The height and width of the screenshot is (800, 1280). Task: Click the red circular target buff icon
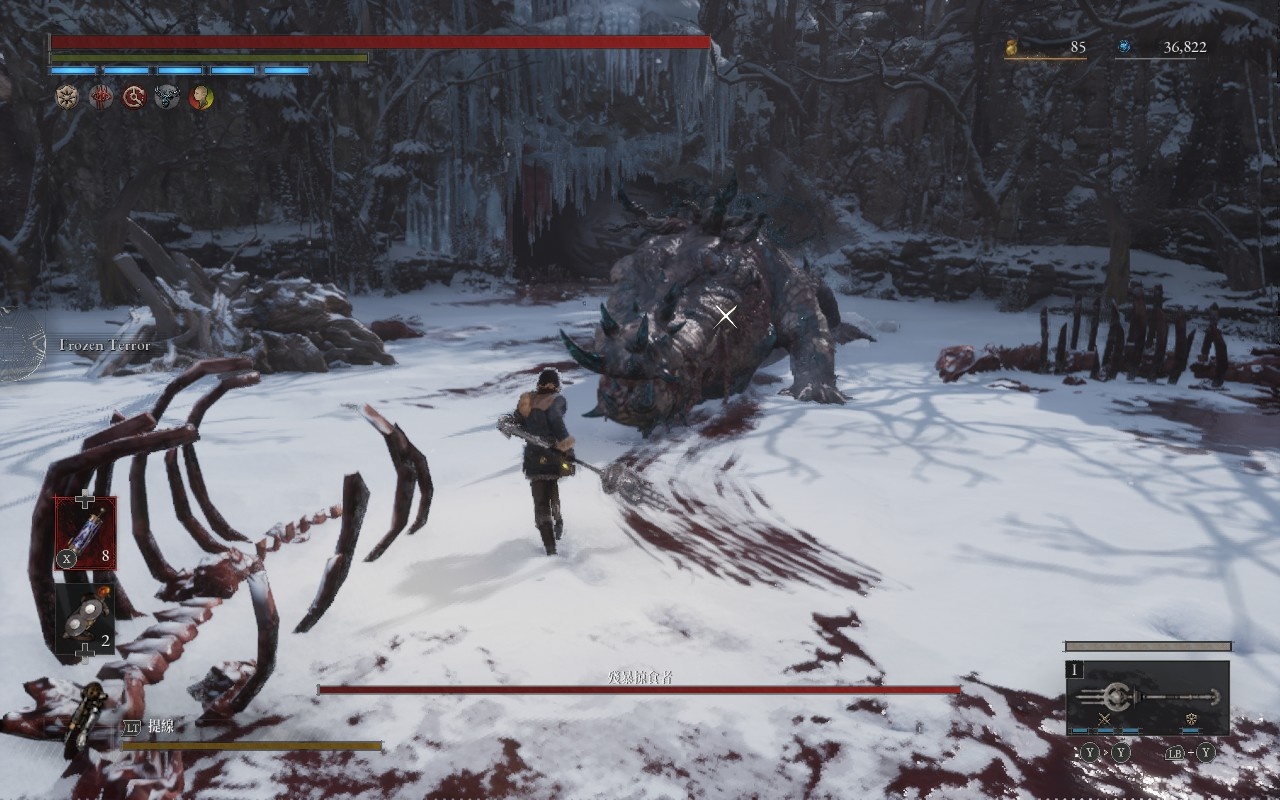[134, 97]
